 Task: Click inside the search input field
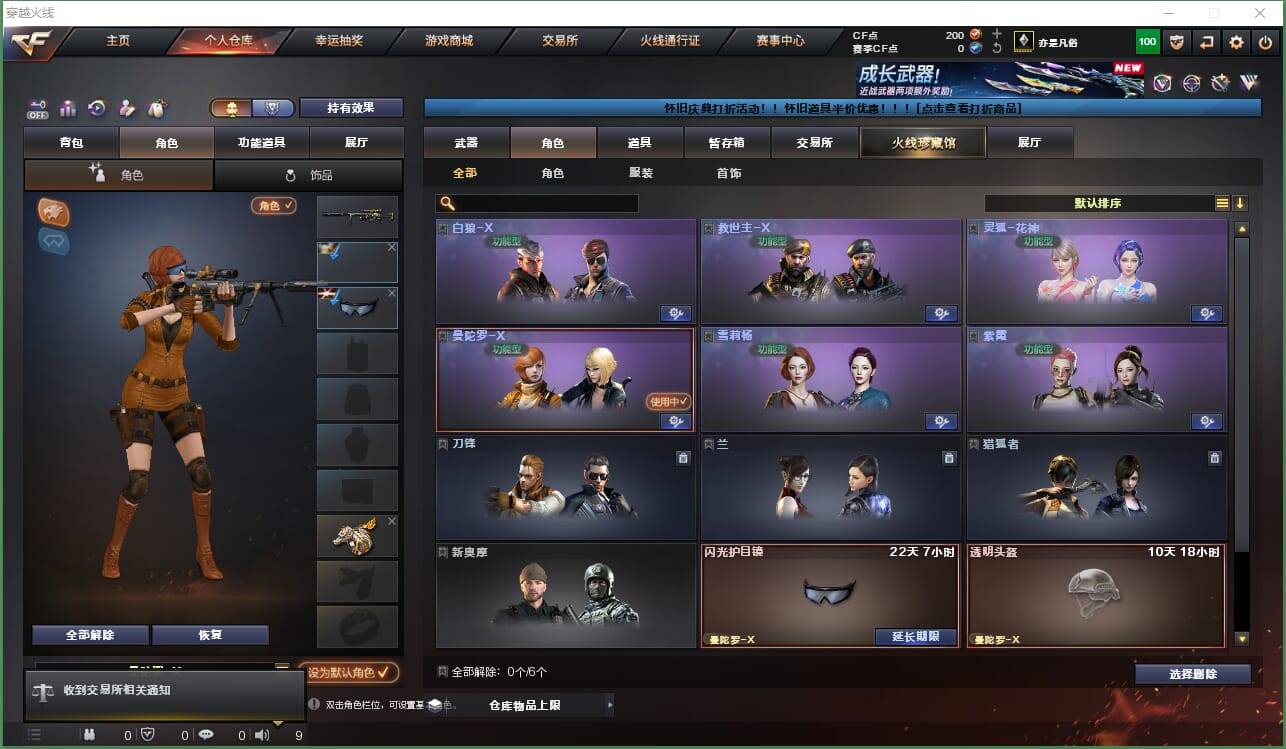[x=545, y=202]
